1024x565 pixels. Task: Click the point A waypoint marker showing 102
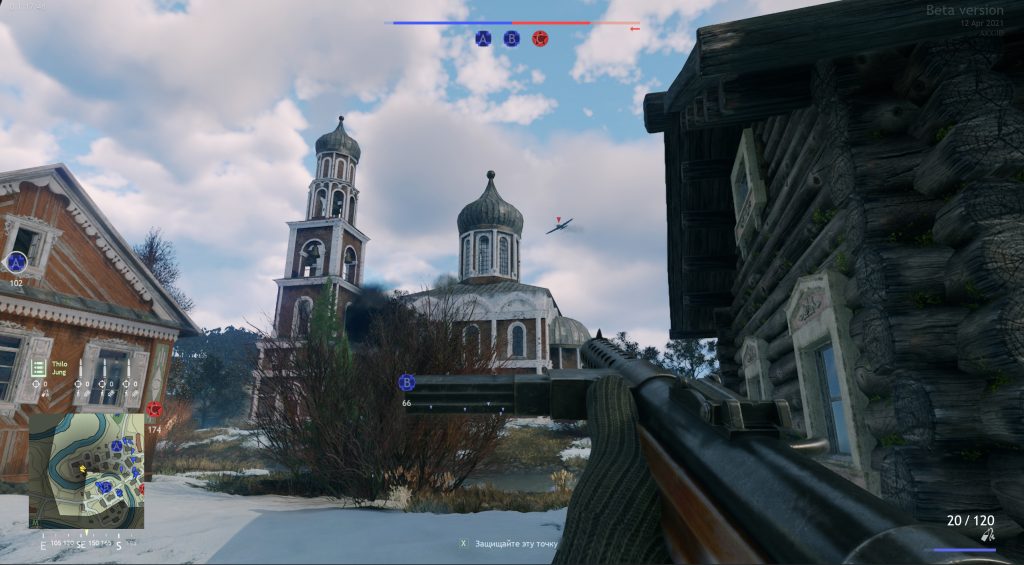[x=16, y=263]
